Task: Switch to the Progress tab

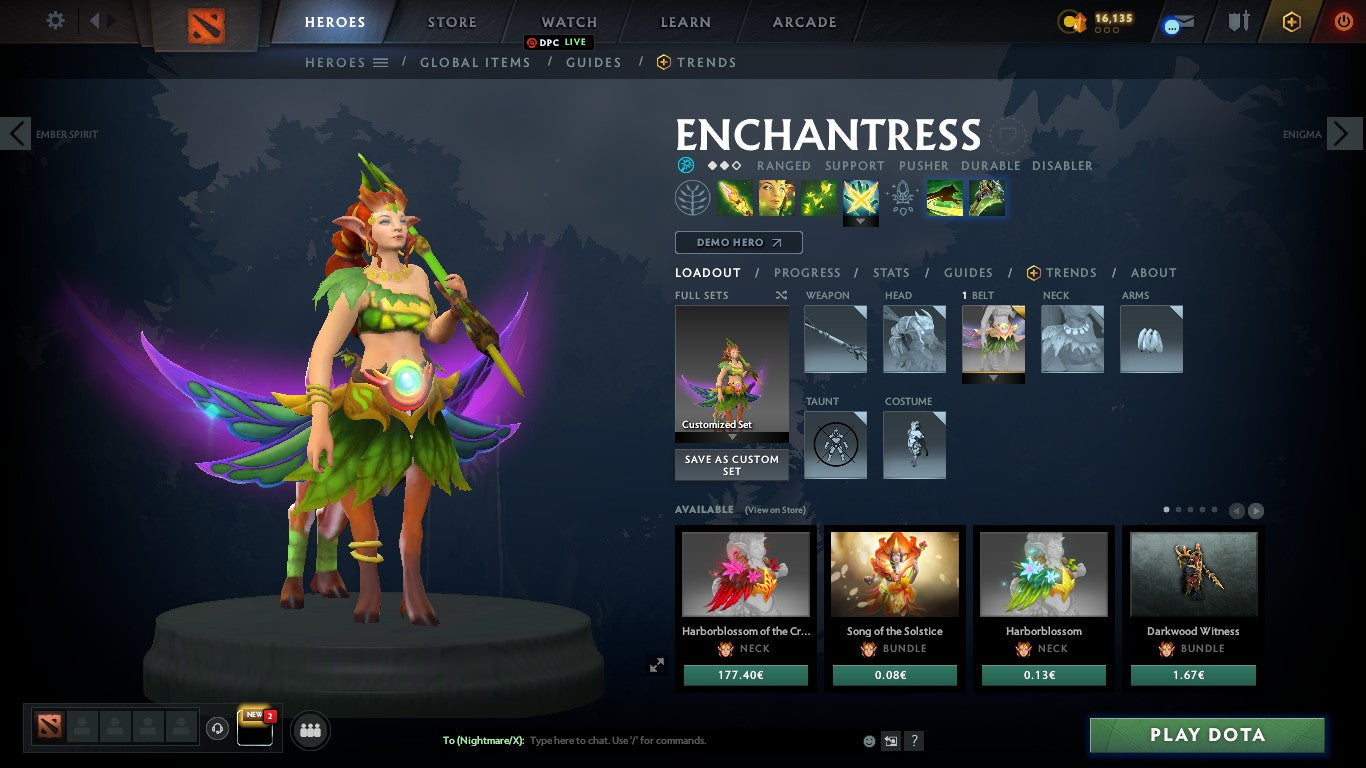Action: click(x=808, y=272)
